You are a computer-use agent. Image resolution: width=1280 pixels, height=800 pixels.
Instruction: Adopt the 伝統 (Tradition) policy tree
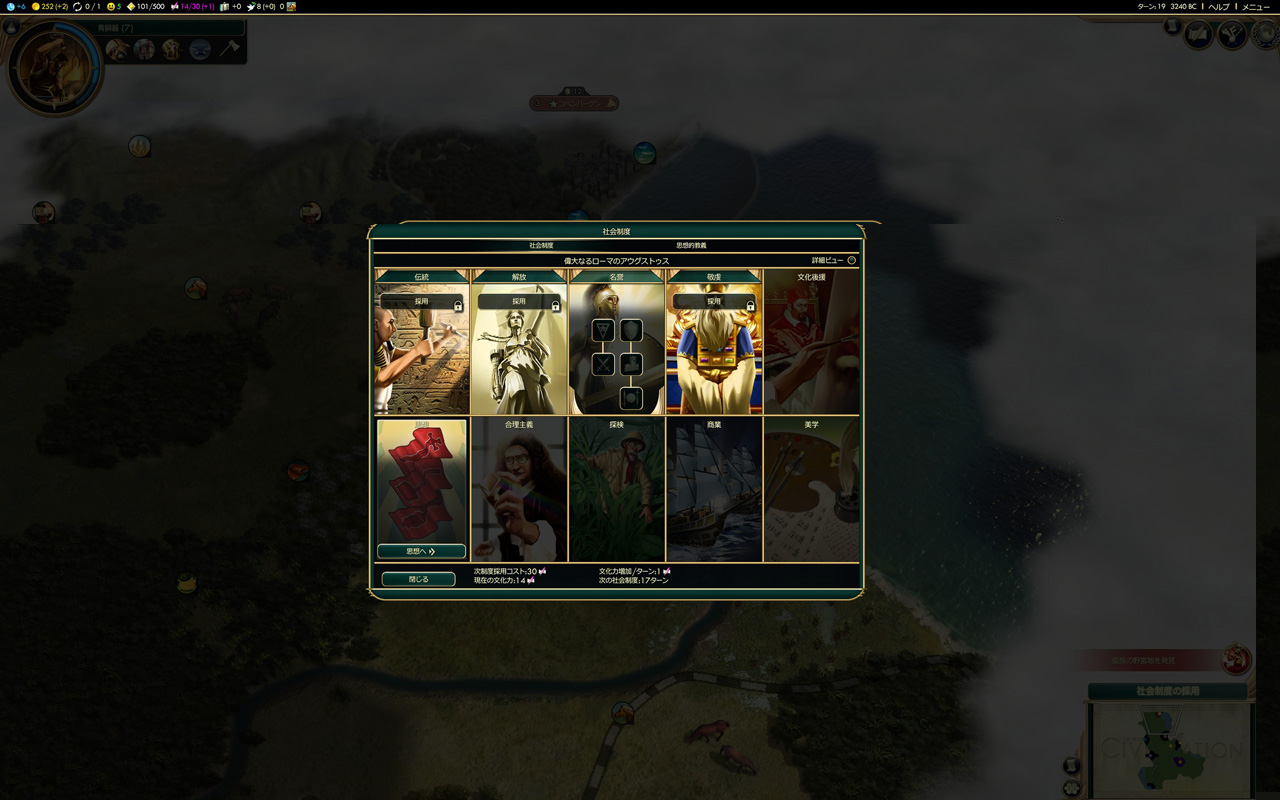pos(421,301)
